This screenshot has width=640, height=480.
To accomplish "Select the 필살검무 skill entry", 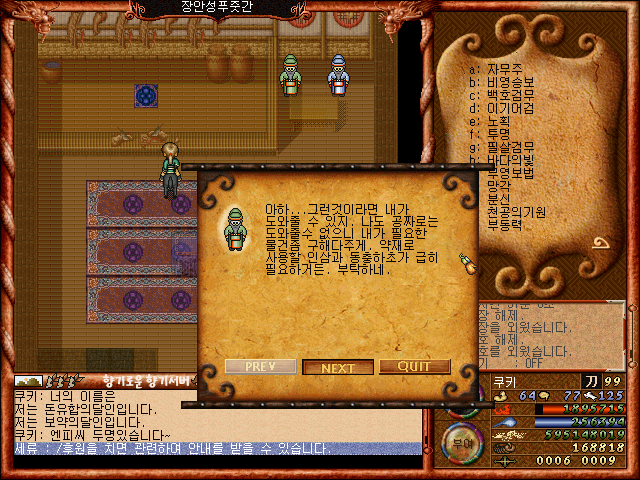I will 510,146.
